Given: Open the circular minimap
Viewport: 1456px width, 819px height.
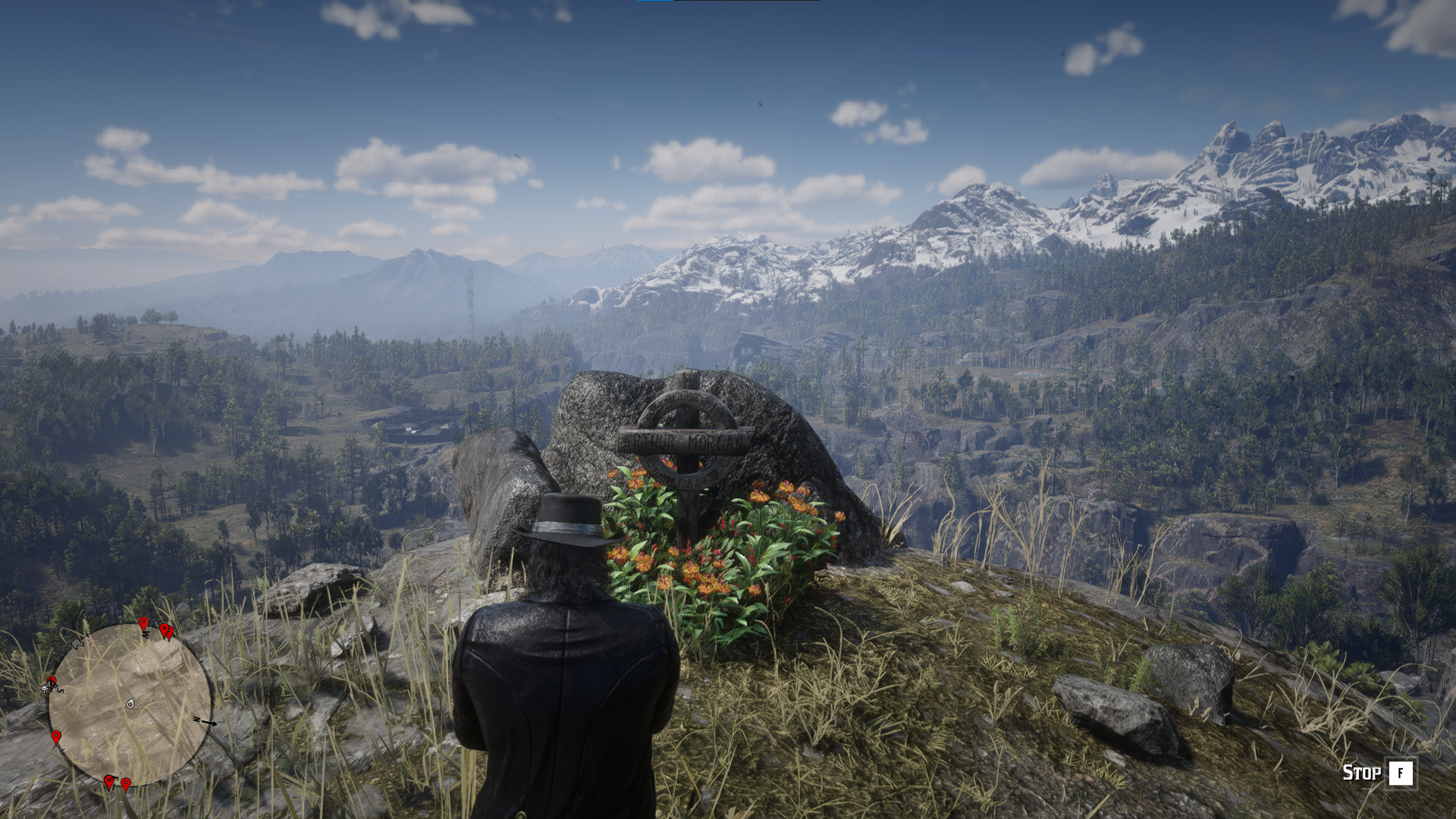Looking at the screenshot, I should pyautogui.click(x=130, y=704).
